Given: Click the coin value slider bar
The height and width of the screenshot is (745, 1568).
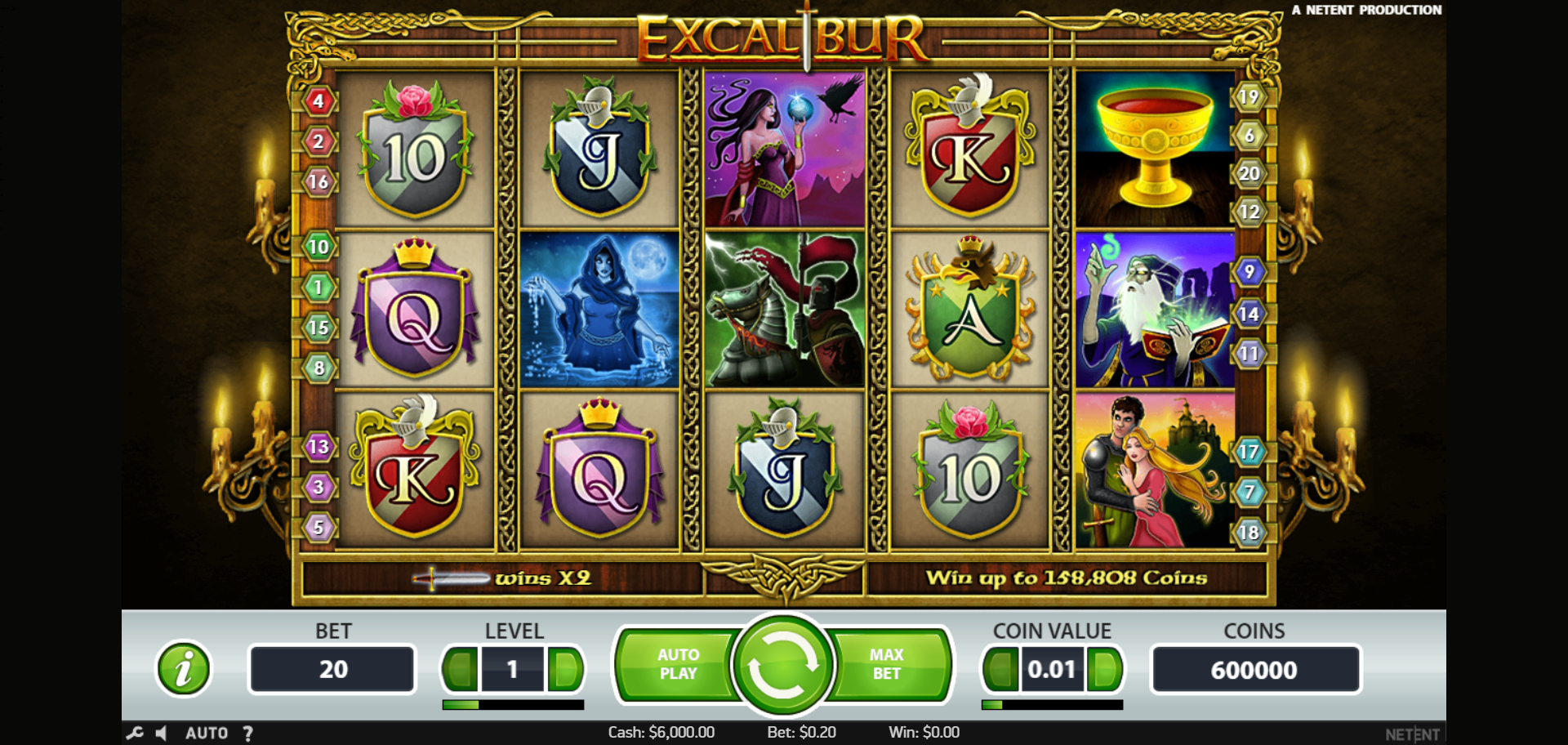Looking at the screenshot, I should (x=1052, y=704).
